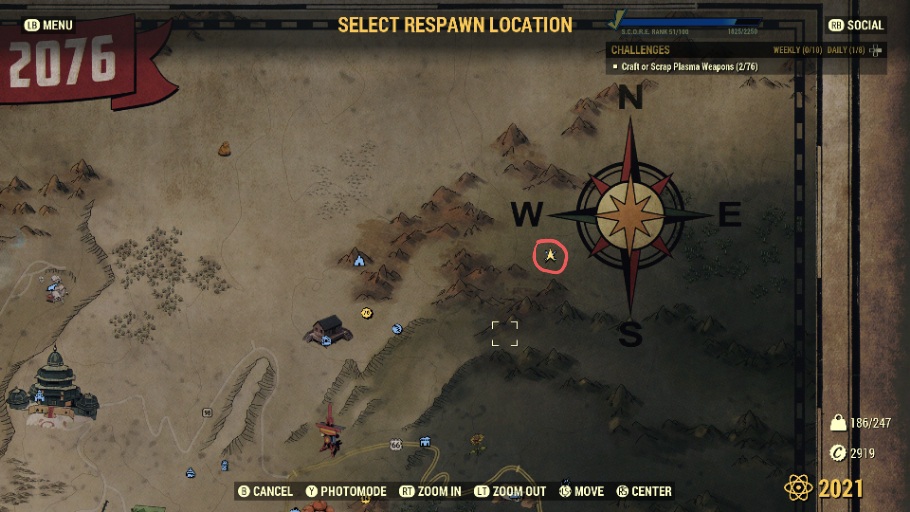Select the yellow Vault Boy event marker
This screenshot has width=910, height=512.
coord(367,313)
